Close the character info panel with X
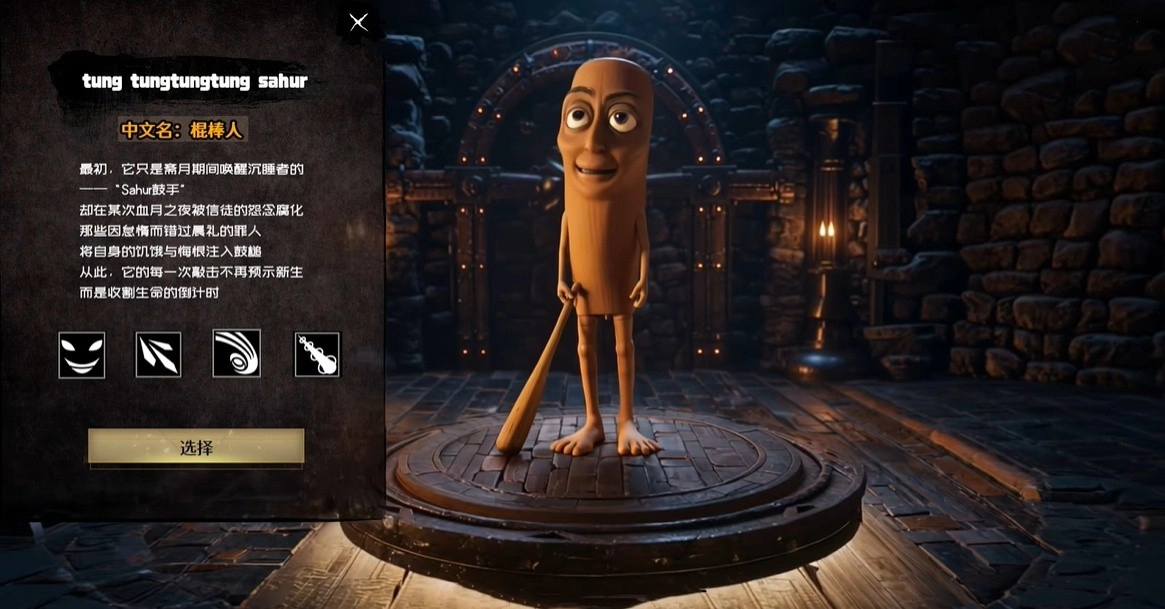The image size is (1165, 609). pyautogui.click(x=358, y=22)
